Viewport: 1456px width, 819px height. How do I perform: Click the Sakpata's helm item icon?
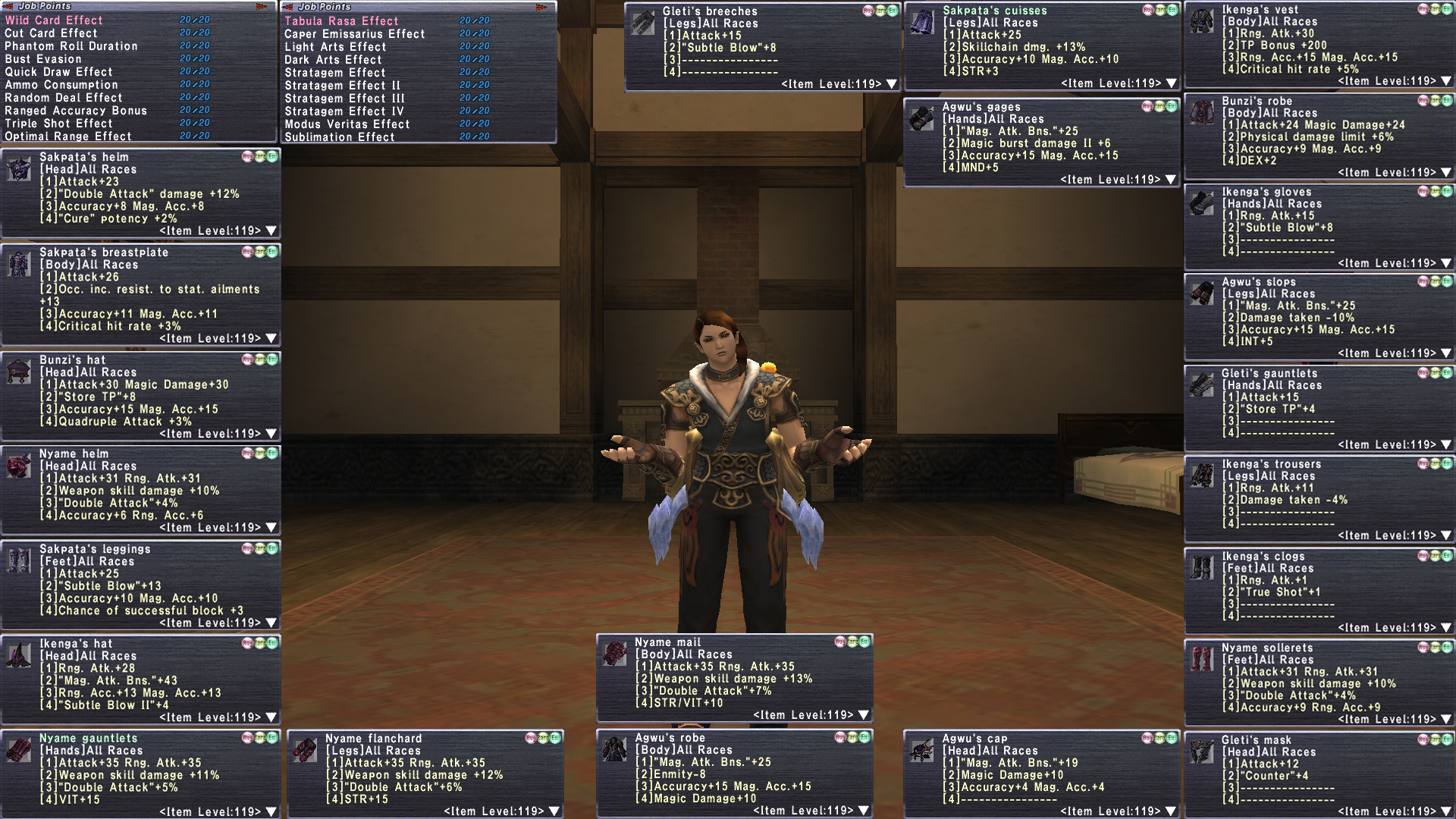pos(19,170)
